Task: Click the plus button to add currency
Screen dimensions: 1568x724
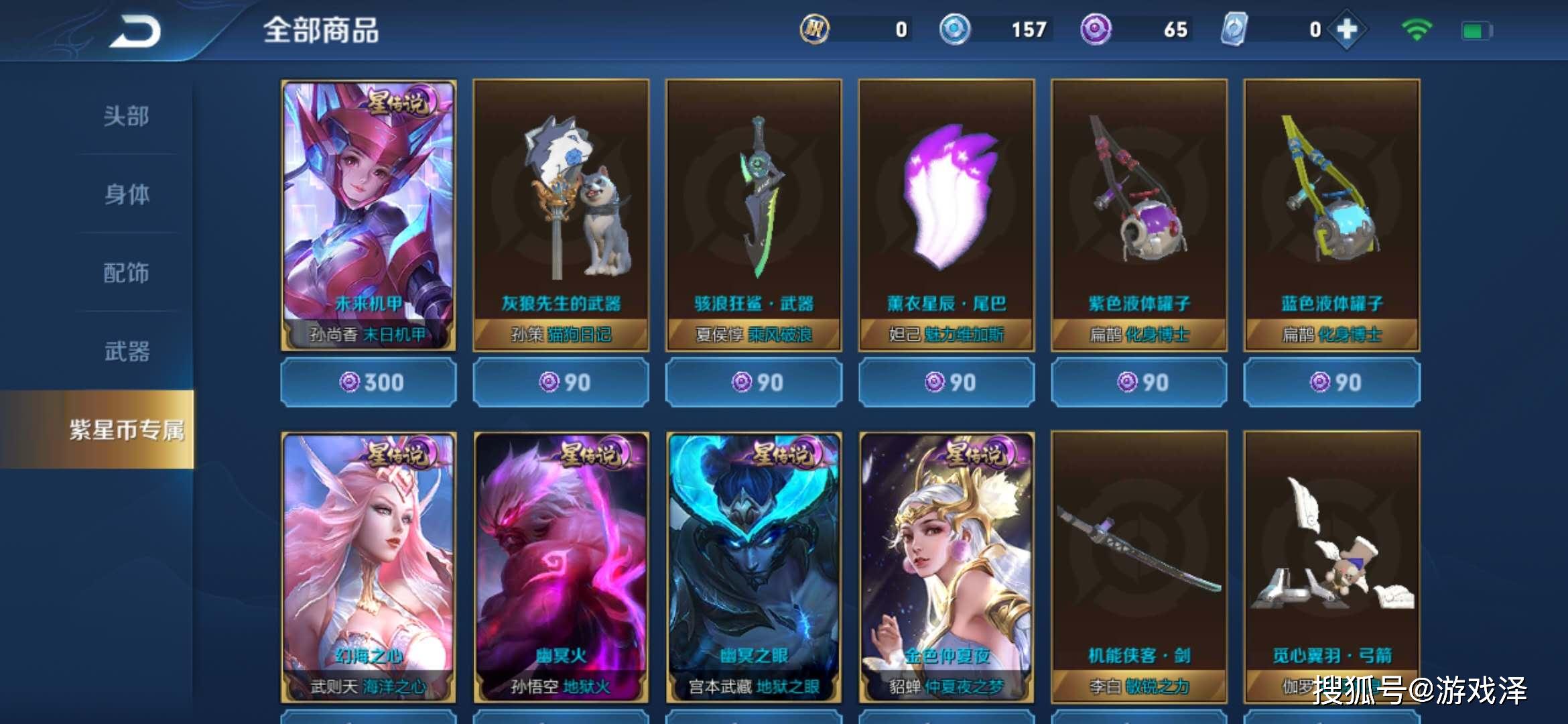Action: coord(1346,30)
